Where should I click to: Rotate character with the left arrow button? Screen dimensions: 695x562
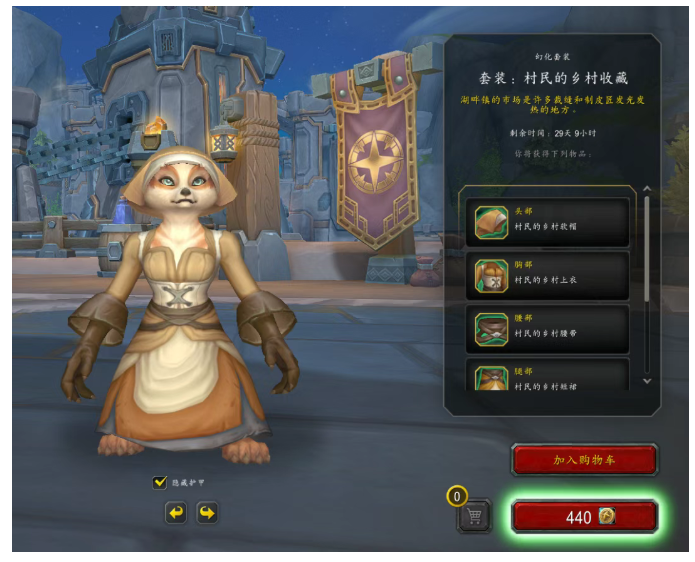click(176, 513)
